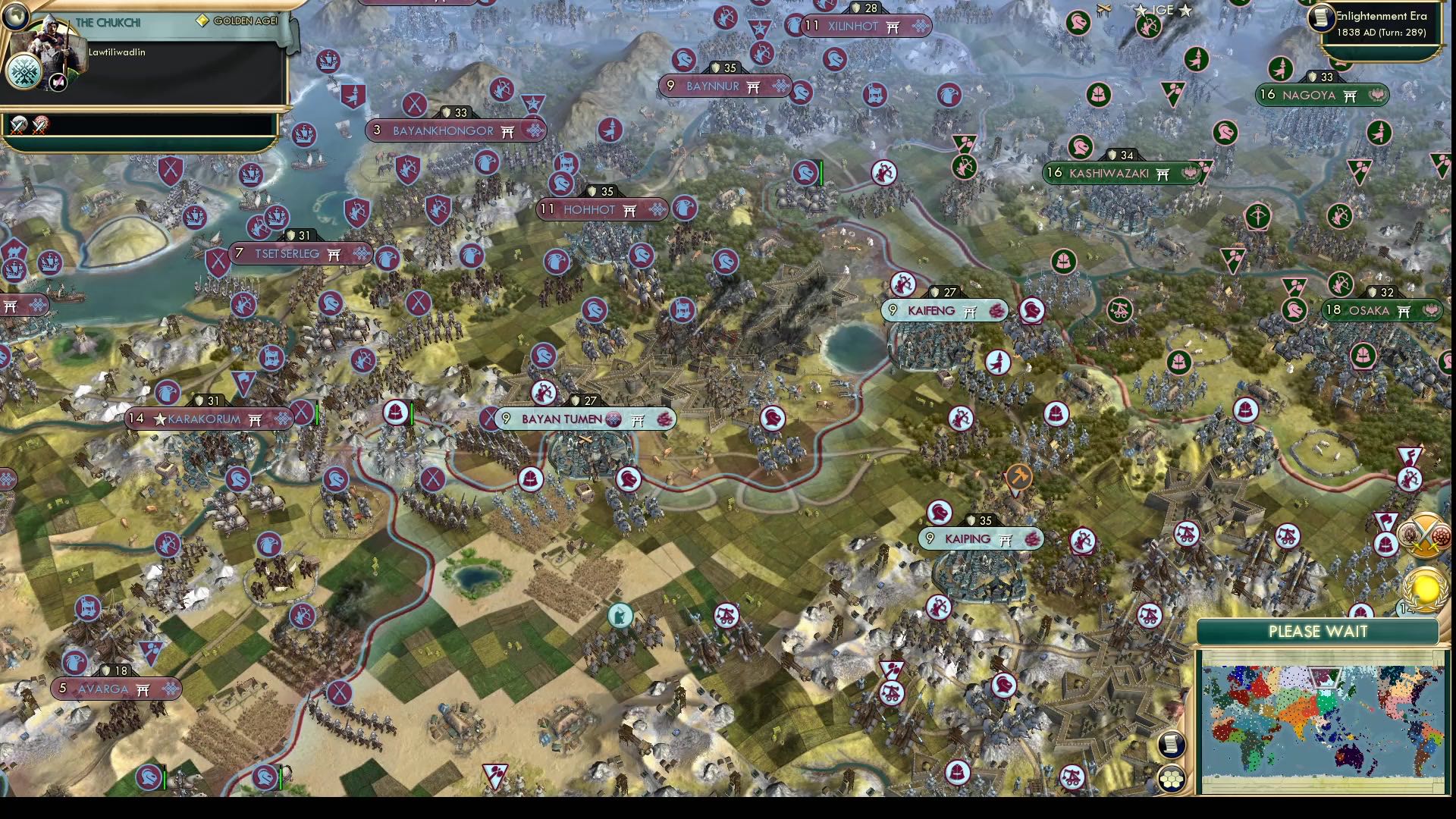1456x819 pixels.
Task: Open the notification log scroll icon near minimap
Action: pos(1172,745)
